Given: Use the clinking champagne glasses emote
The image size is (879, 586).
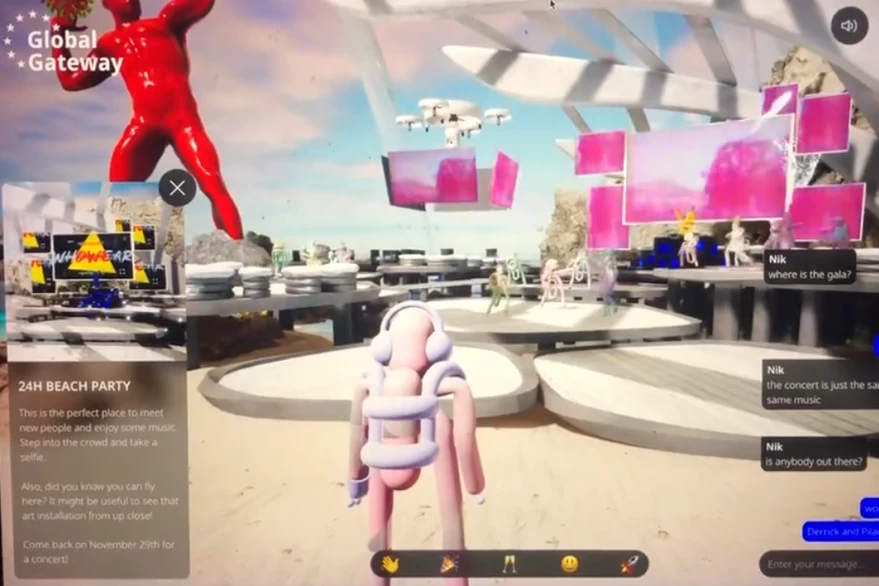Looking at the screenshot, I should point(509,564).
